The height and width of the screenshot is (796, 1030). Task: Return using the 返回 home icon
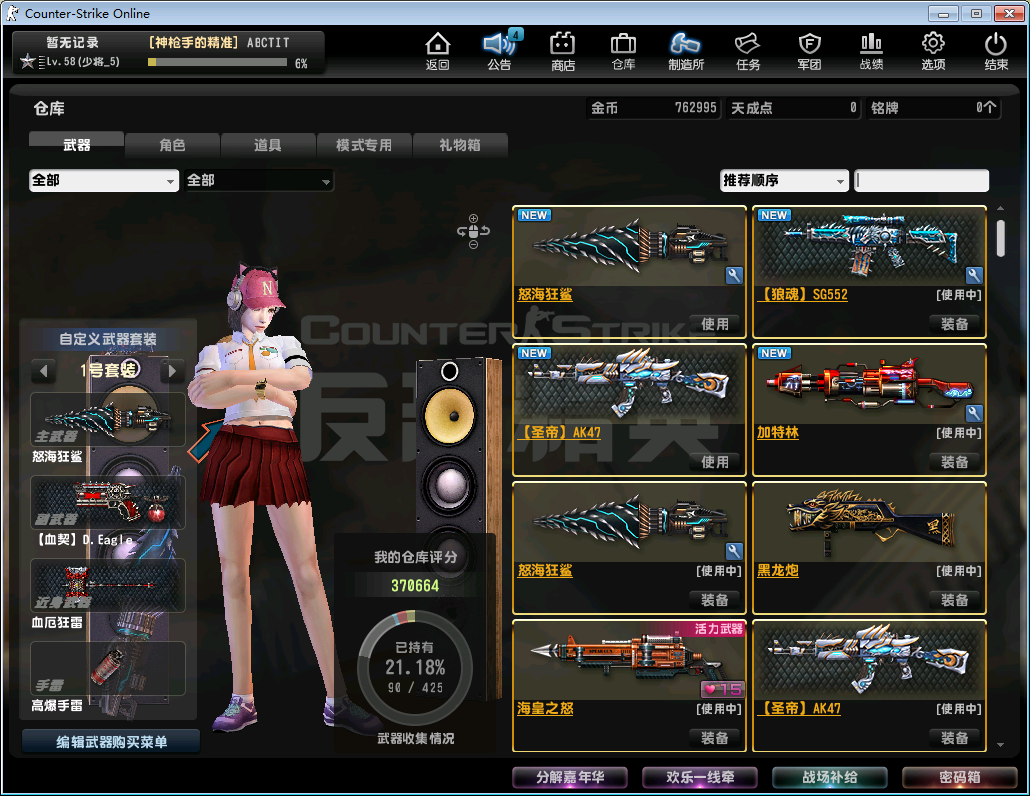click(438, 51)
